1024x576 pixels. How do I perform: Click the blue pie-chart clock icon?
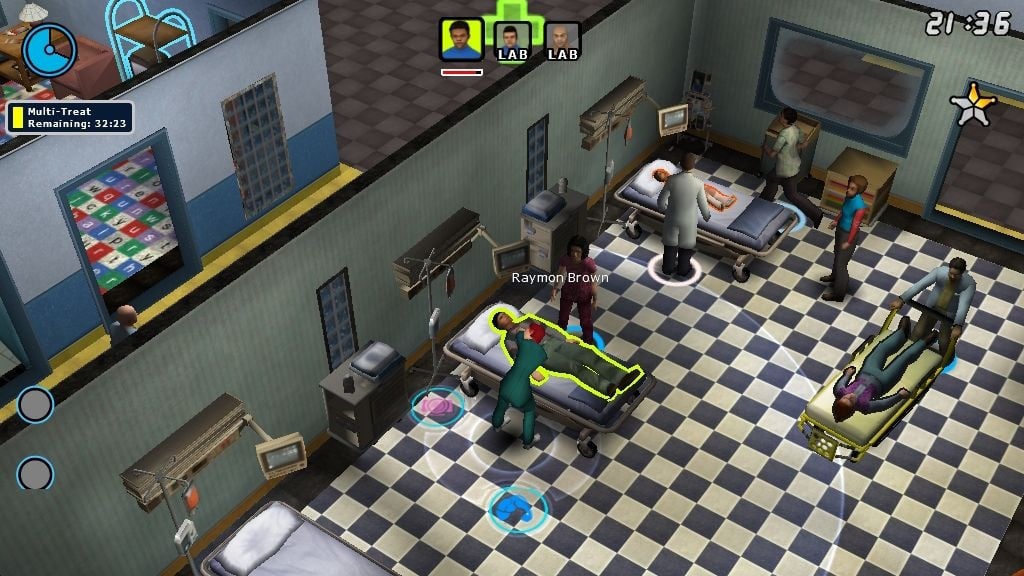[x=49, y=49]
